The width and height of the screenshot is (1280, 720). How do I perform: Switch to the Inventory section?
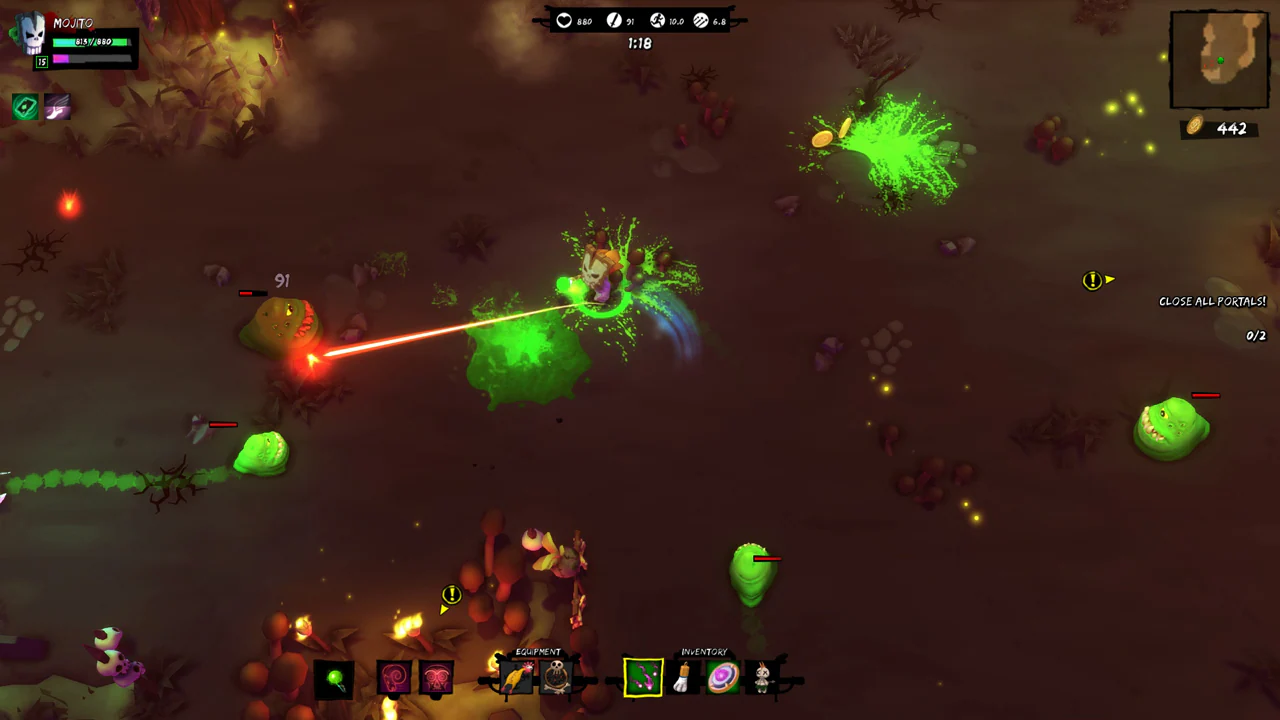[704, 651]
